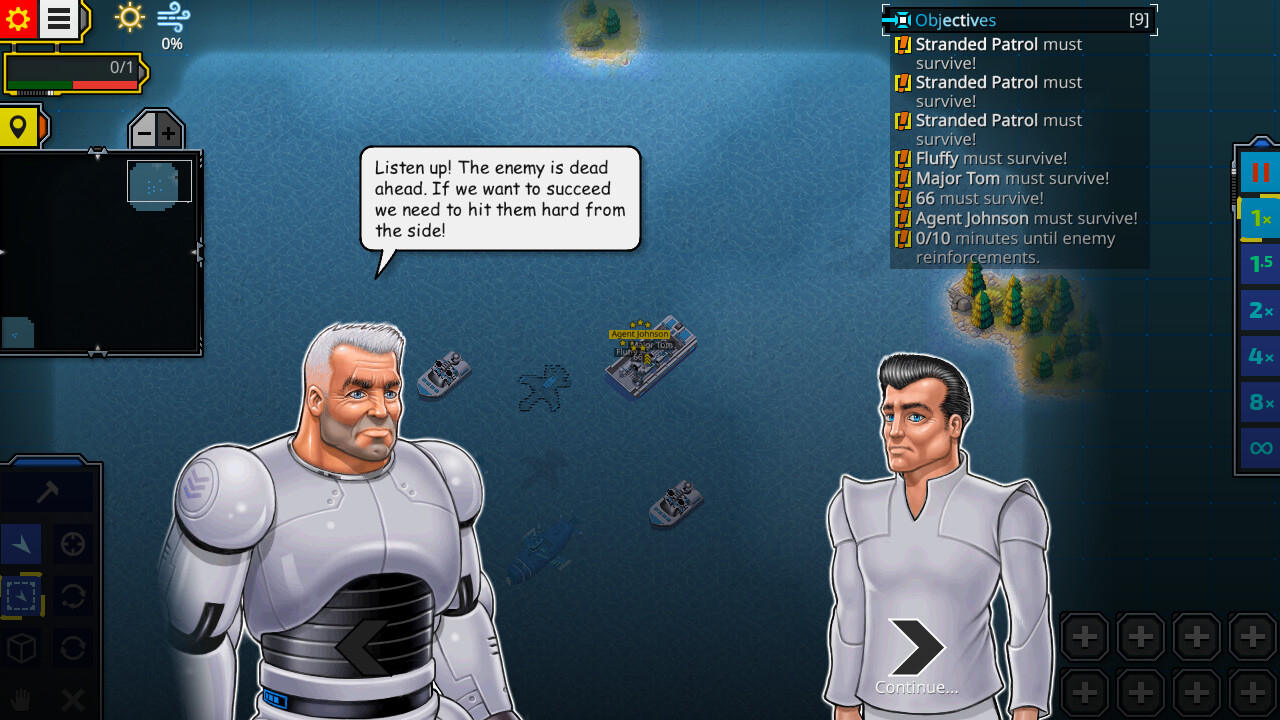Open the hamburger menu

coord(57,18)
